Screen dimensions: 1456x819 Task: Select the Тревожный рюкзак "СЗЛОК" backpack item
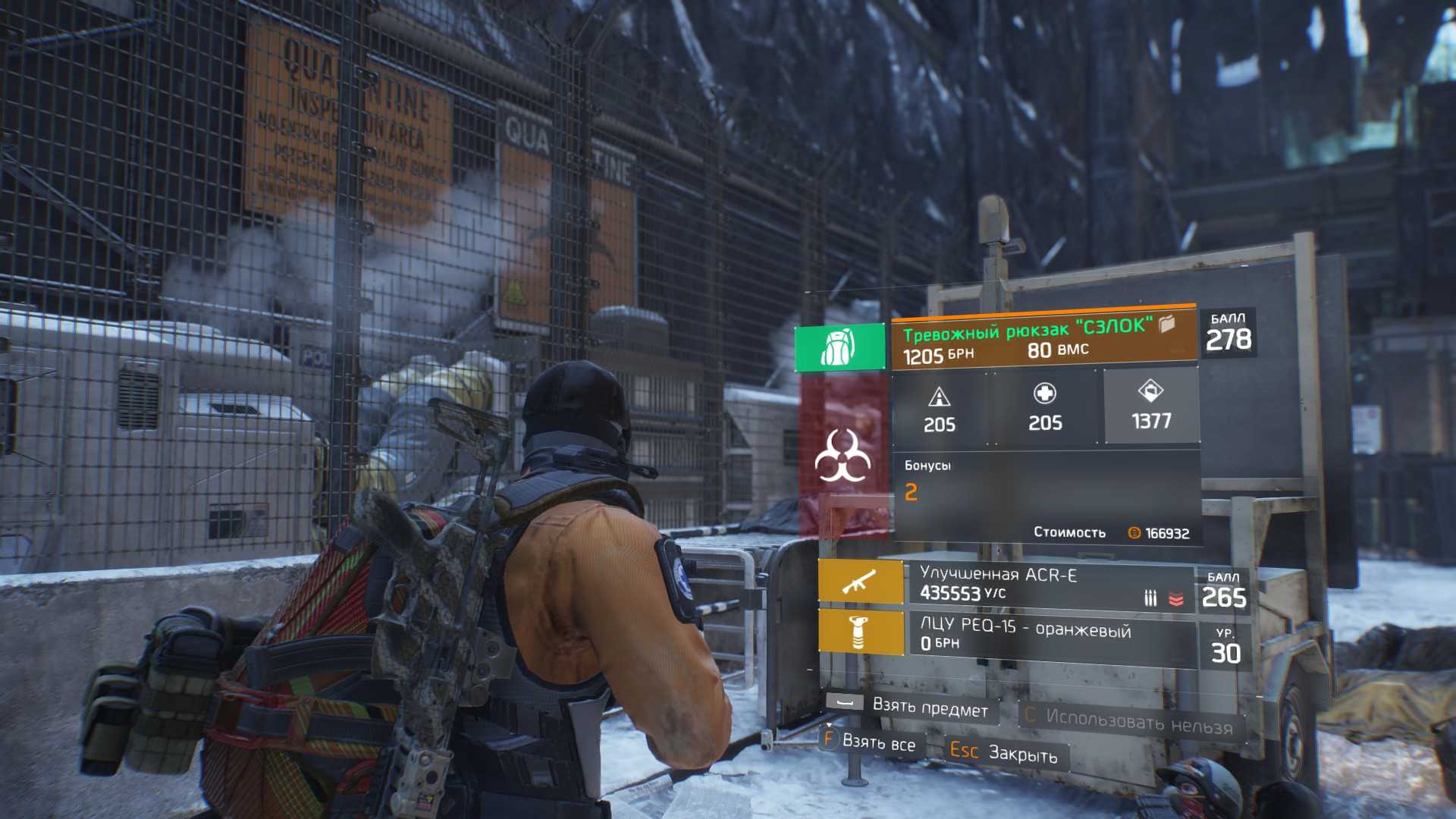(x=1043, y=340)
